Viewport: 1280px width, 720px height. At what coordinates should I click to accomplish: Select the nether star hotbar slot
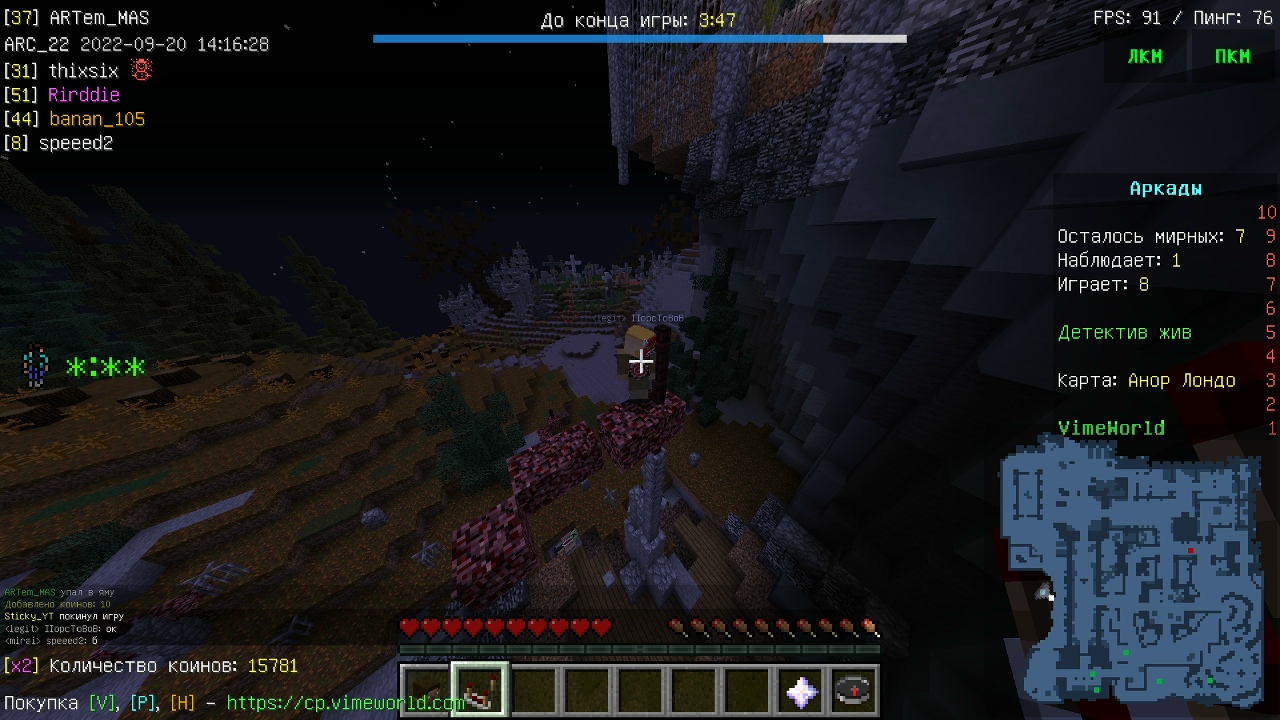(801, 690)
